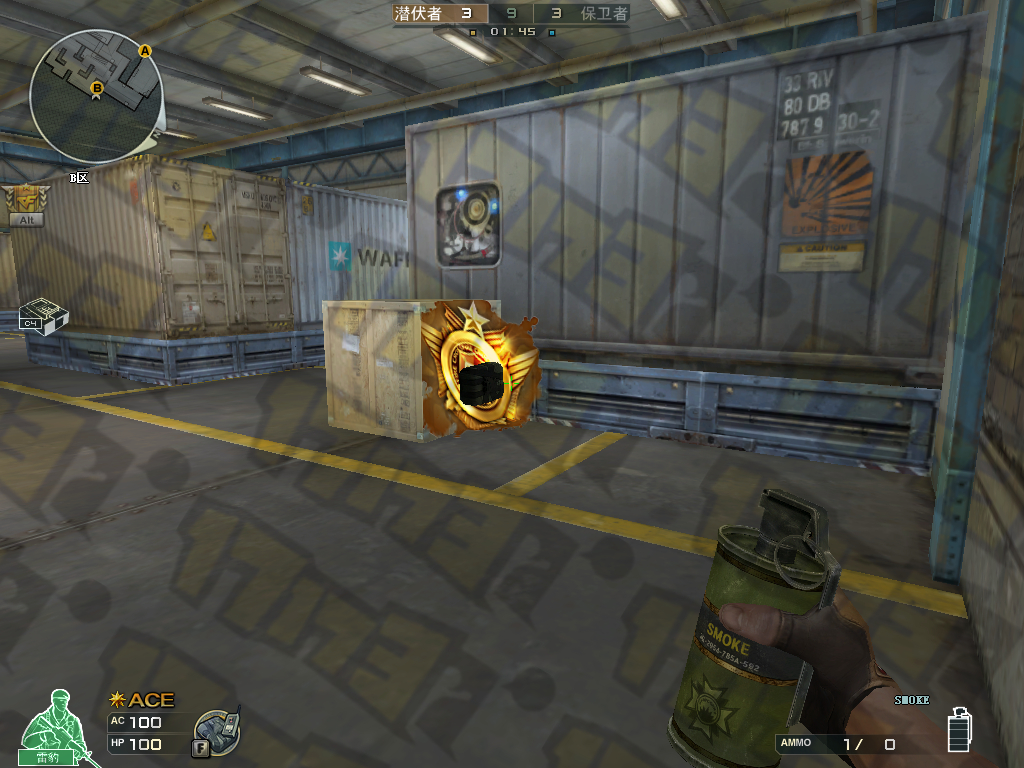Activate the walkie-talkie radio icon

pyautogui.click(x=216, y=732)
